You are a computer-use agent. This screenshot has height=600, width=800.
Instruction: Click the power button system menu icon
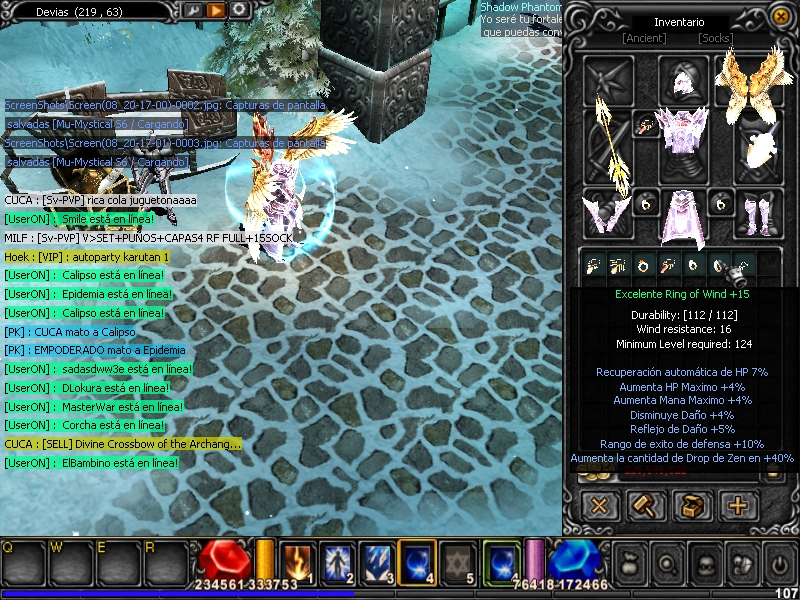778,564
